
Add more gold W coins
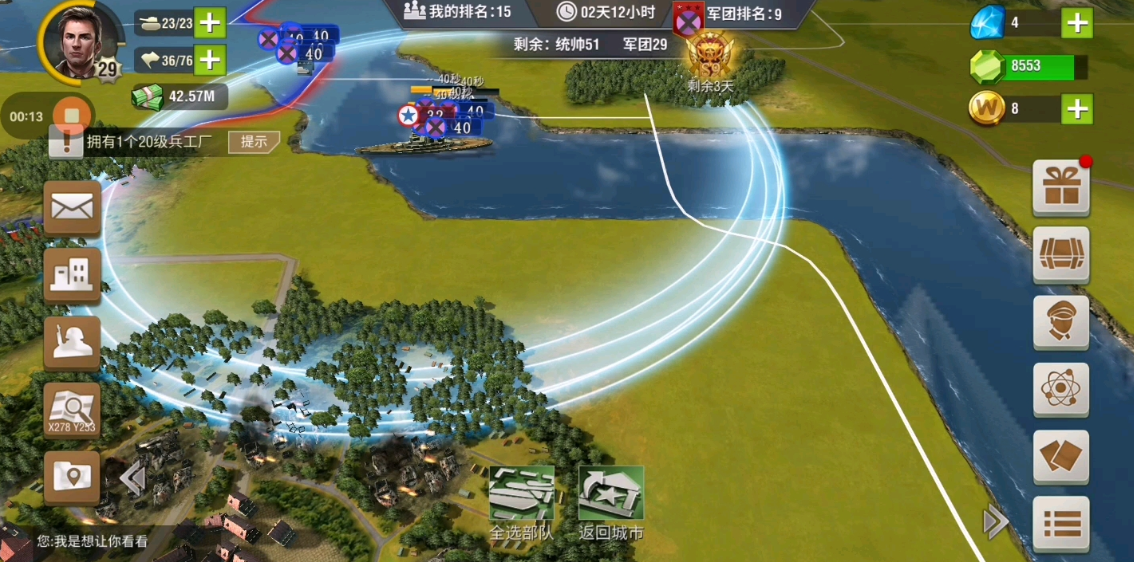point(1076,108)
